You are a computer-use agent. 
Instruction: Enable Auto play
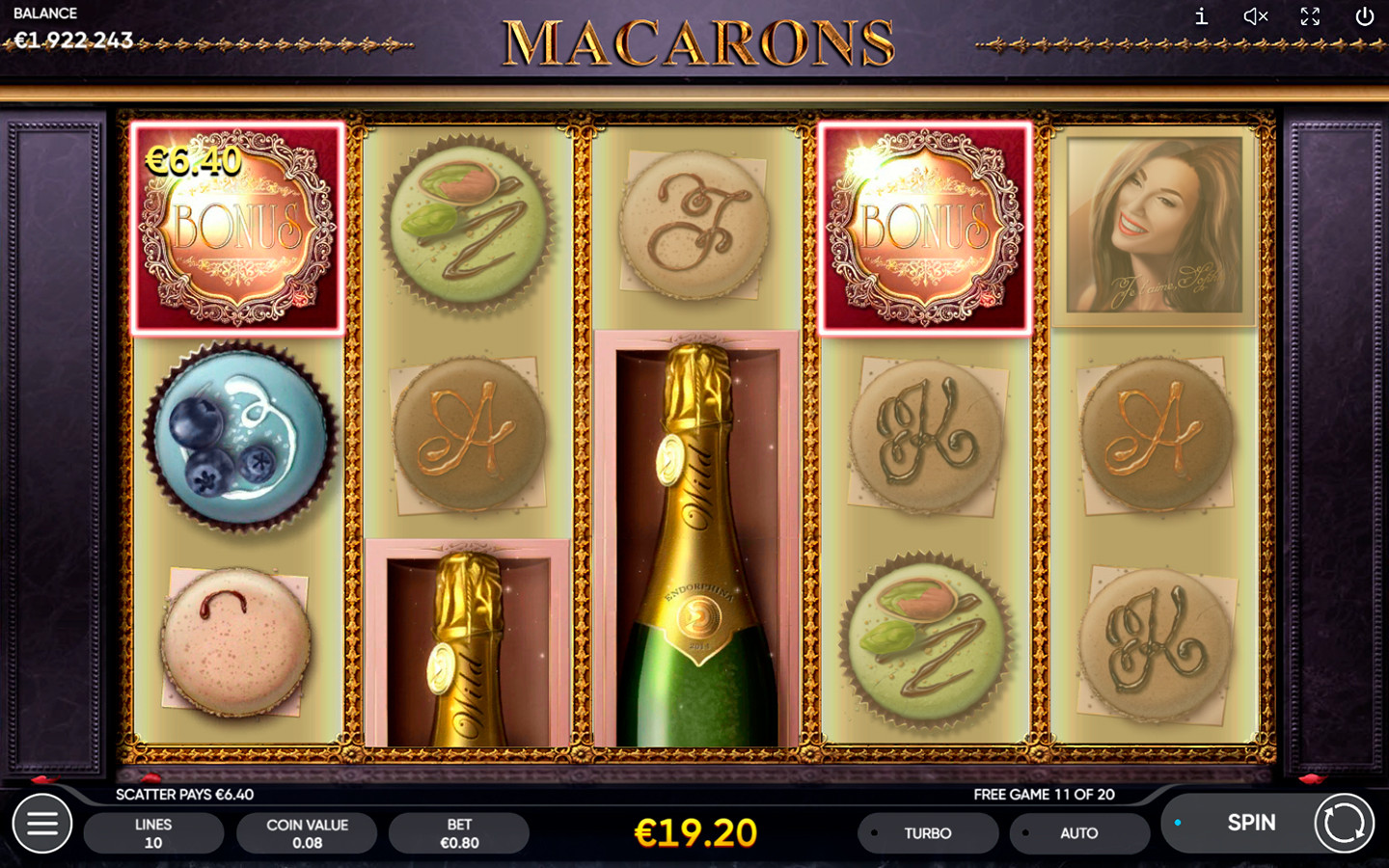[1078, 833]
